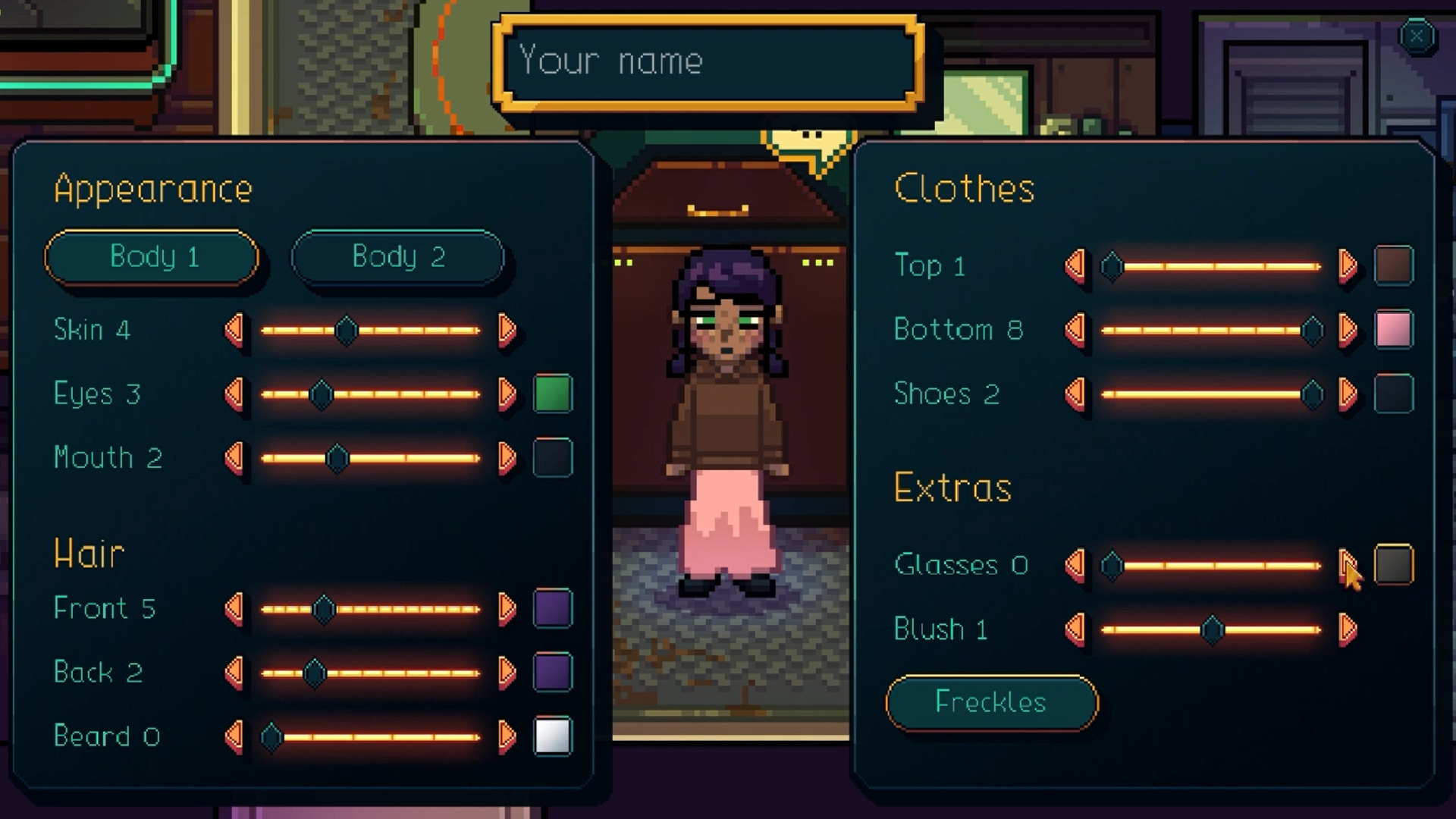Open the purple Back hair color swatch
This screenshot has width=1456, height=819.
[x=553, y=673]
